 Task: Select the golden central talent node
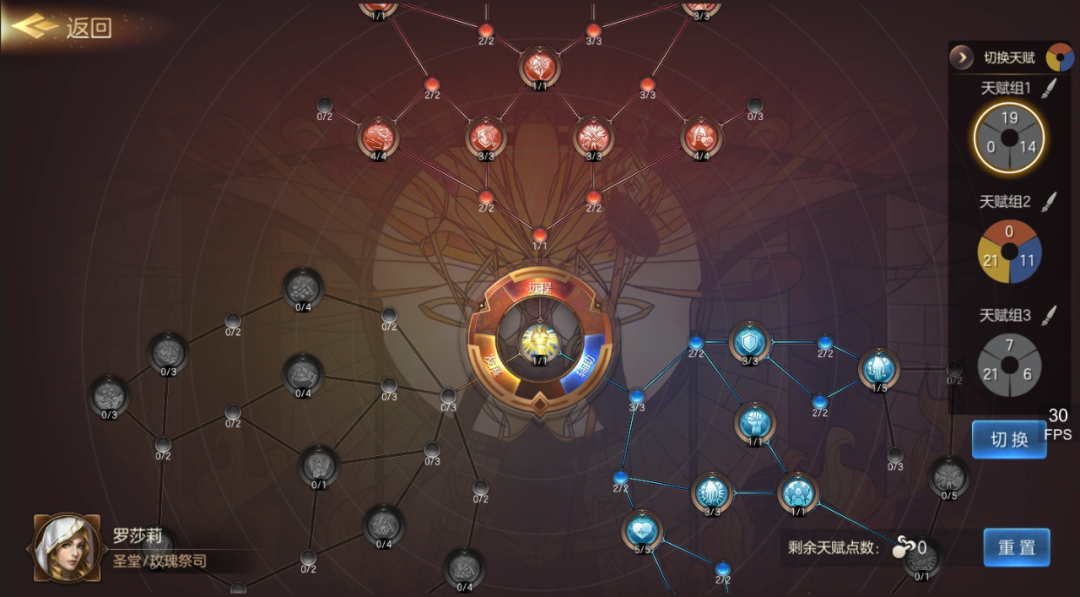(539, 341)
